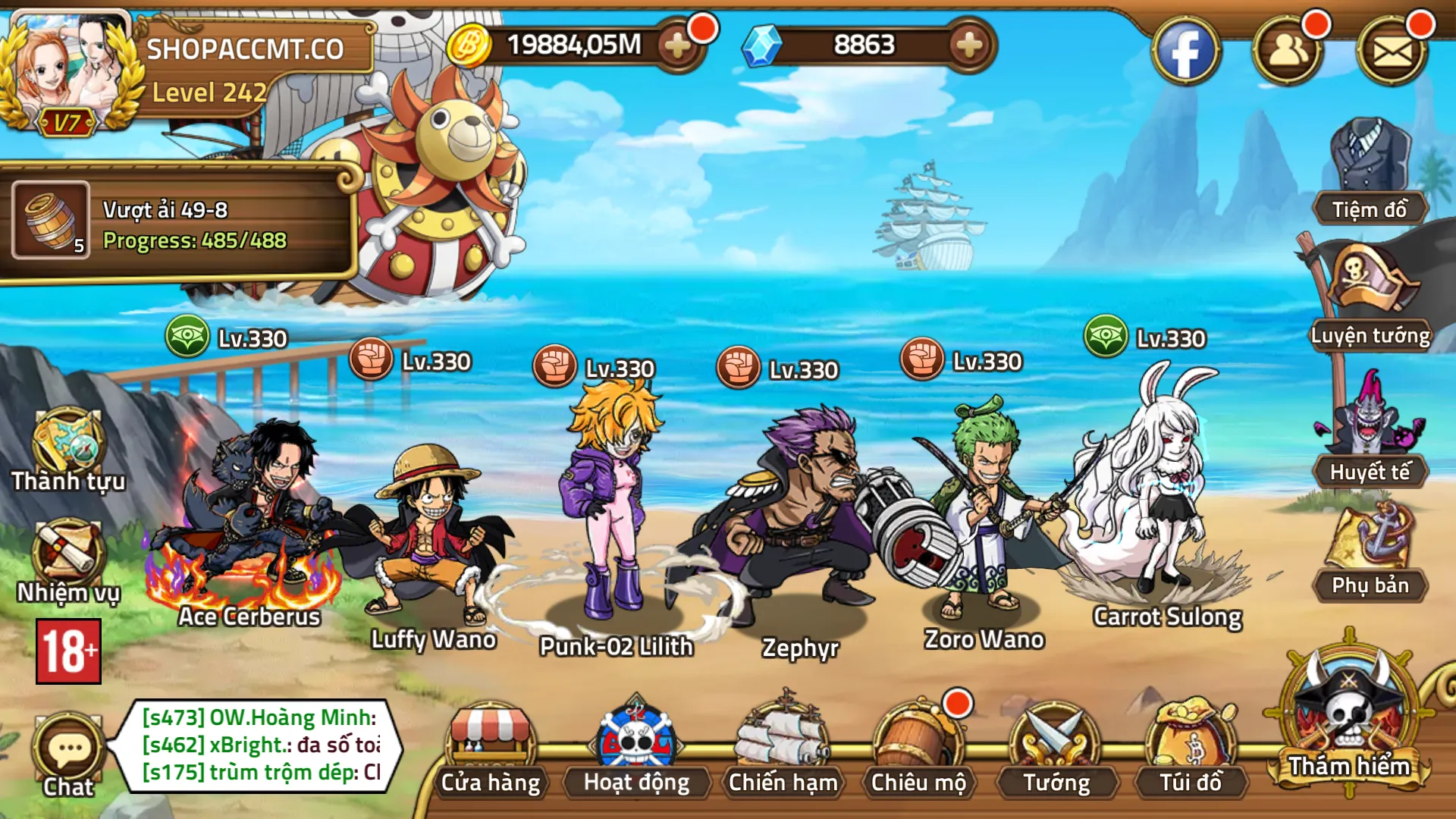Tap the 18+ age rating badge
Viewport: 1456px width, 819px height.
click(x=68, y=652)
